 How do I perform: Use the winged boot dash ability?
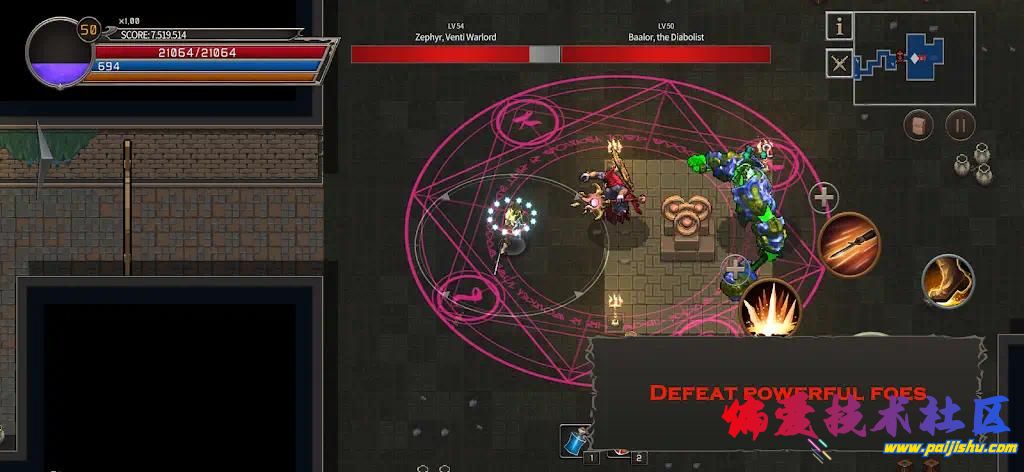[947, 281]
